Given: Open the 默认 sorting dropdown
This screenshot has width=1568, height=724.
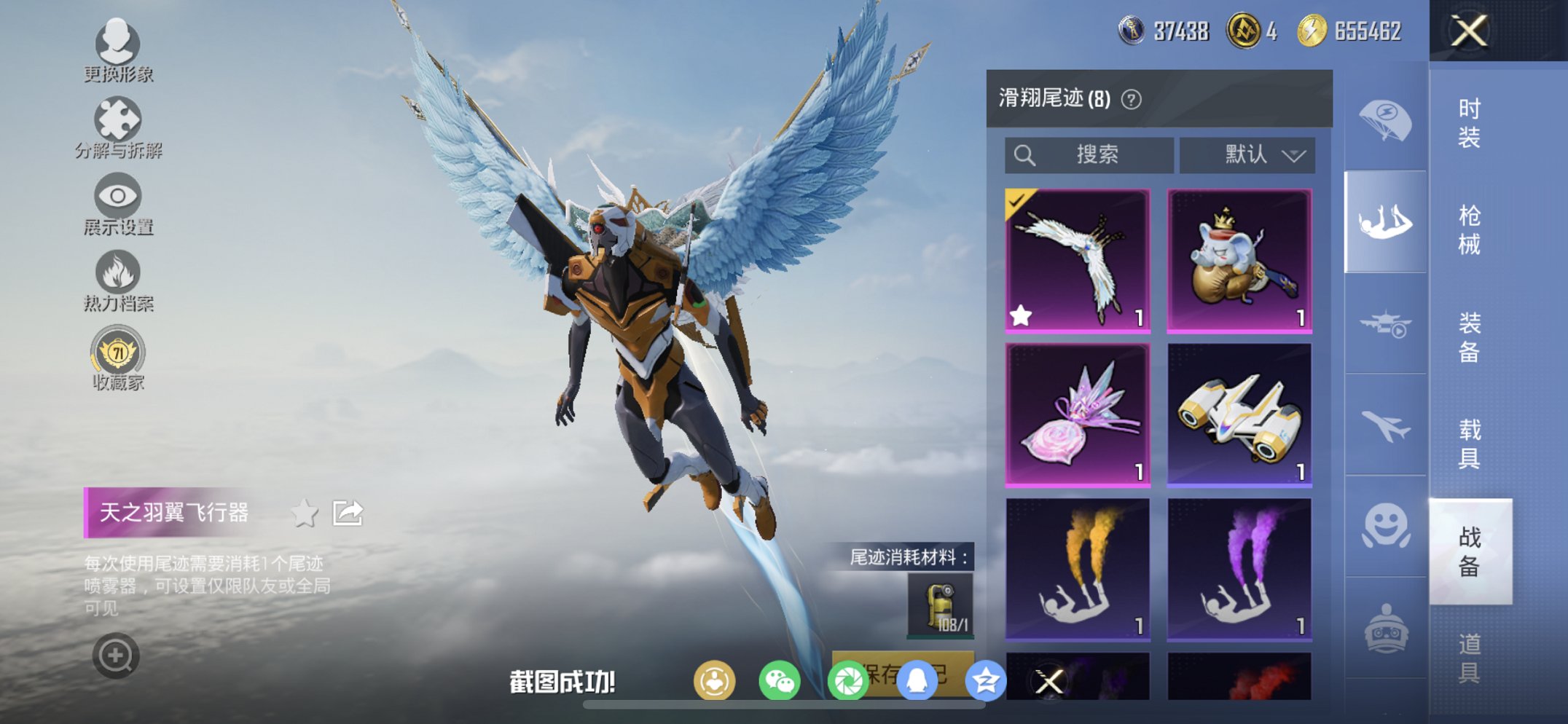Looking at the screenshot, I should click(x=1247, y=154).
